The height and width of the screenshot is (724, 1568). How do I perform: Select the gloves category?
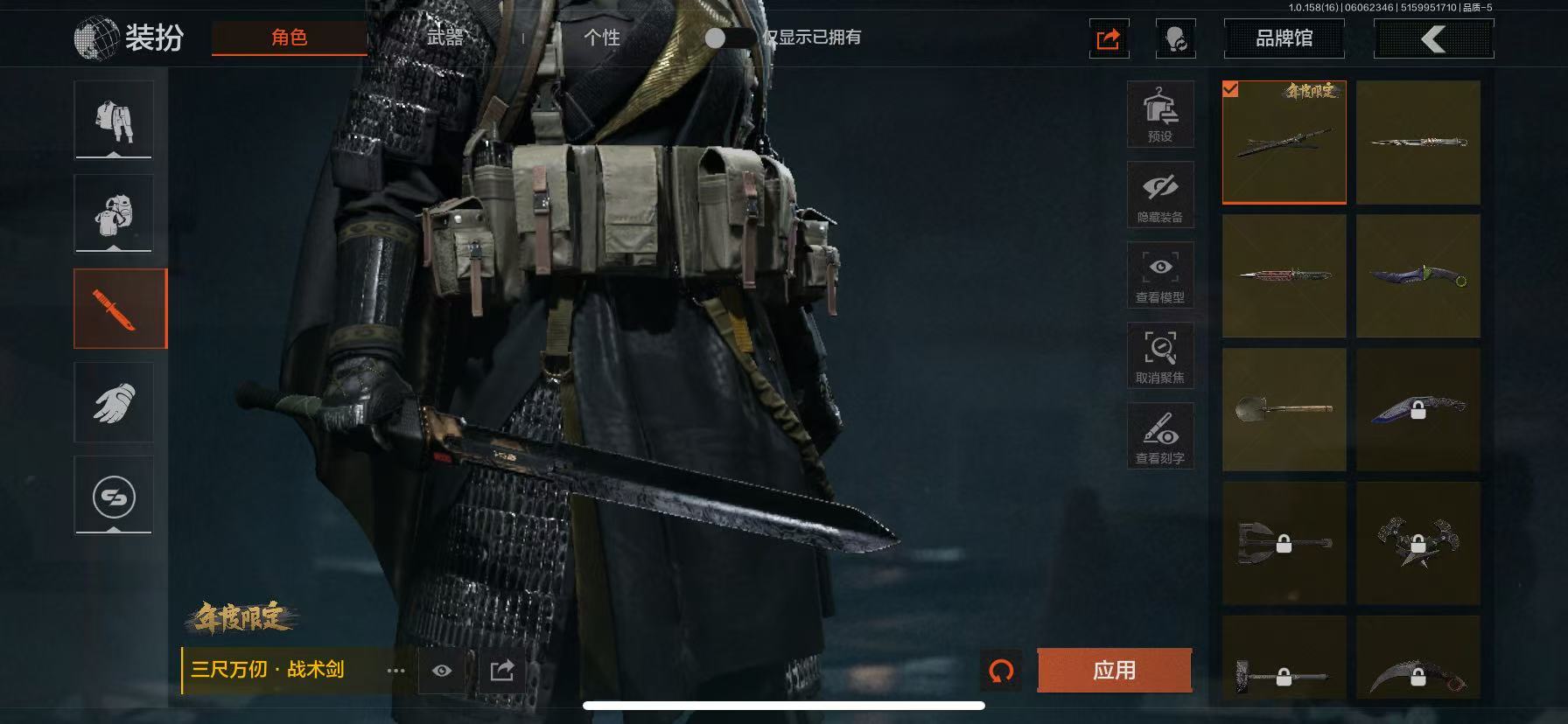114,402
